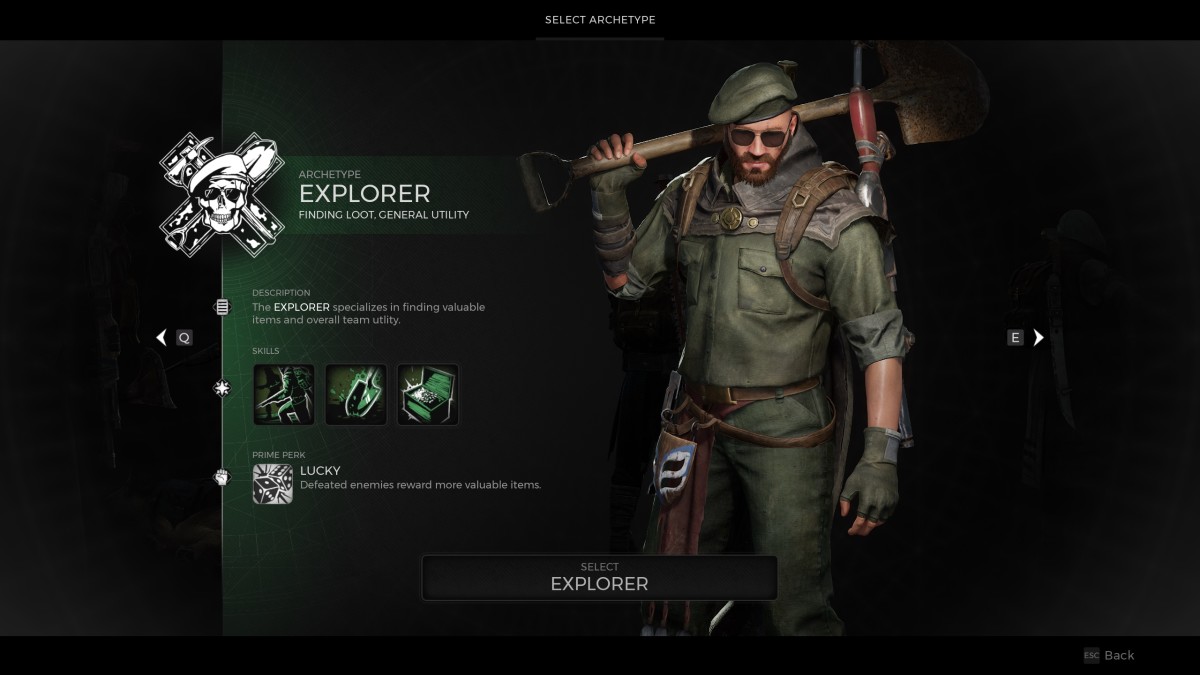Show the previous archetype with left arrow
Image resolution: width=1200 pixels, height=675 pixels.
point(162,338)
